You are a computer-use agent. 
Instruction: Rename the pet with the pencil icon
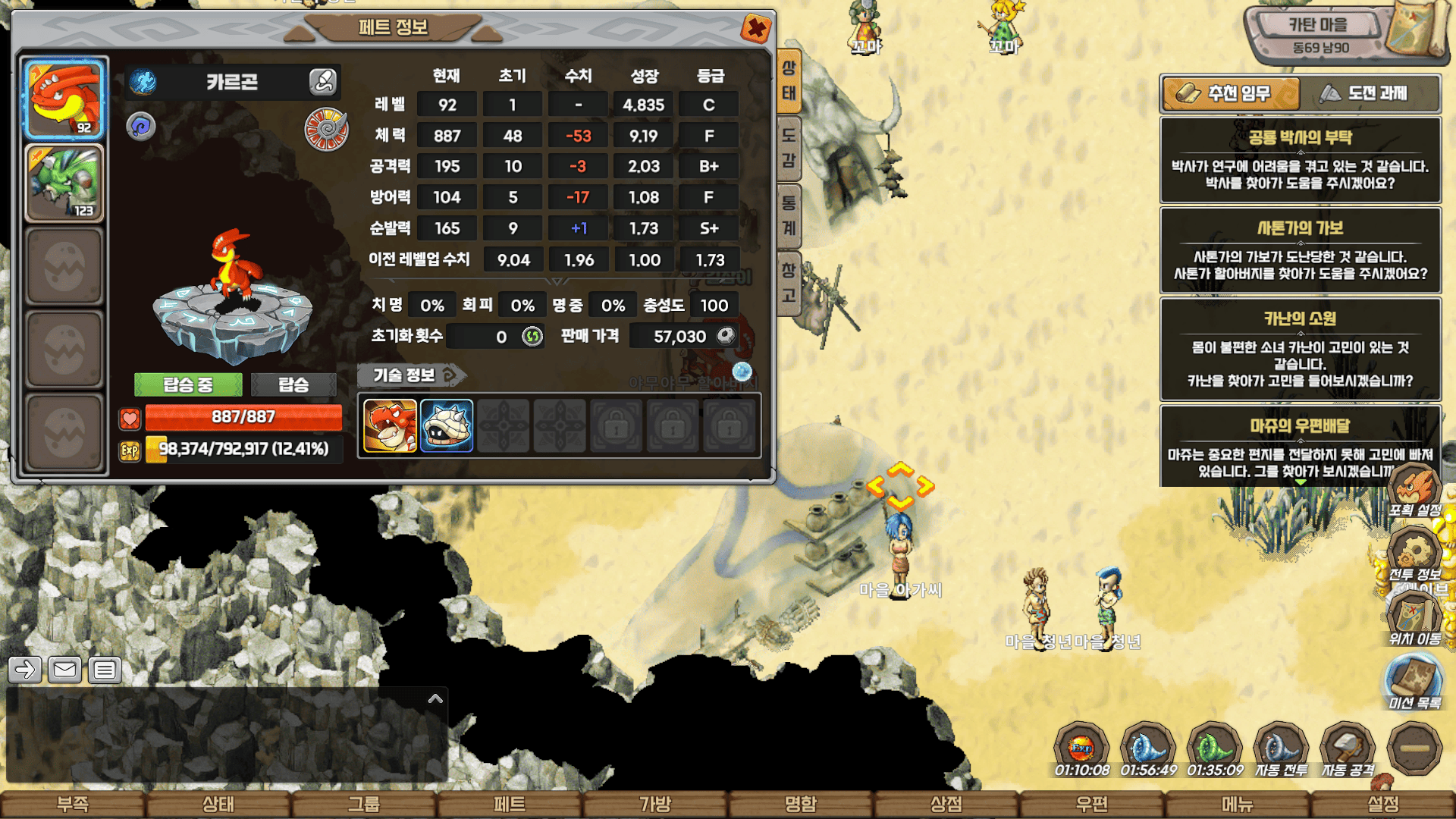(x=322, y=81)
